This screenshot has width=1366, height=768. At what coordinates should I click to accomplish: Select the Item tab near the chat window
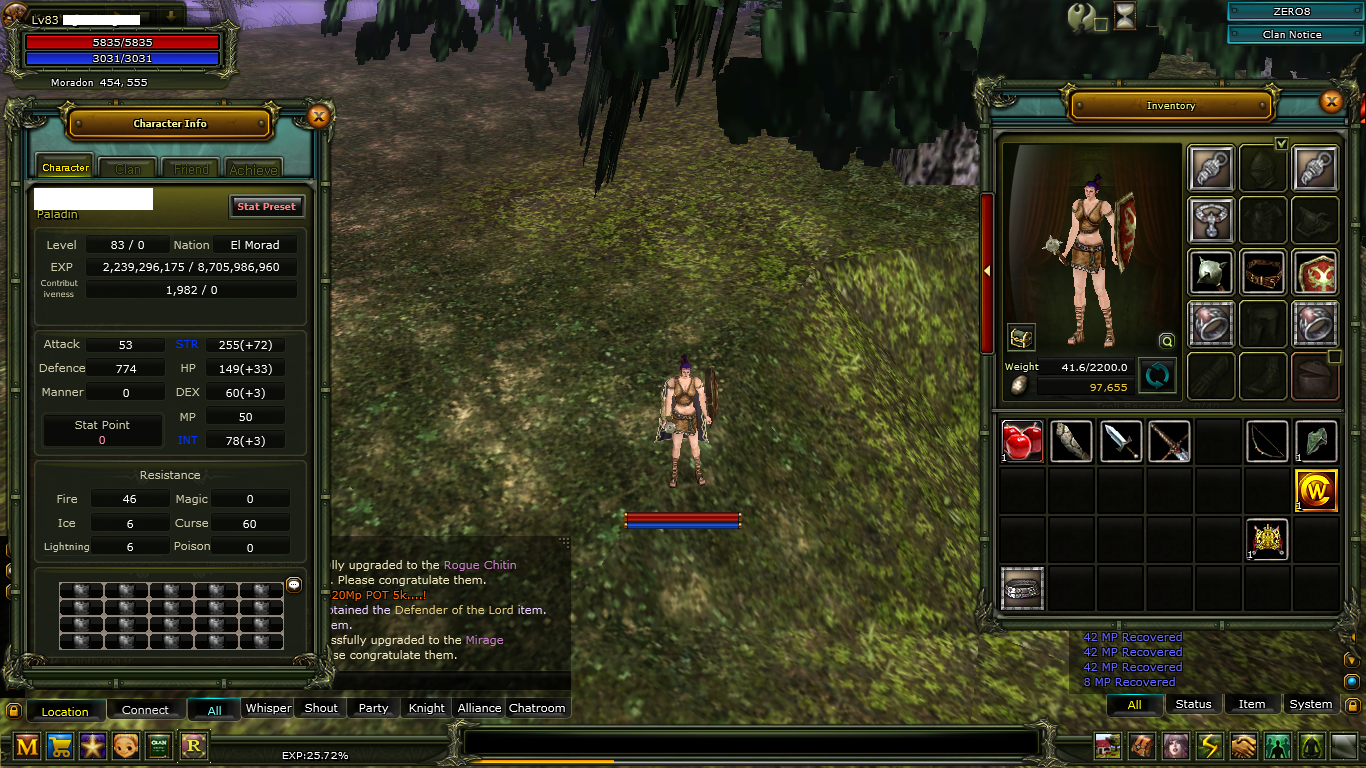click(1252, 704)
